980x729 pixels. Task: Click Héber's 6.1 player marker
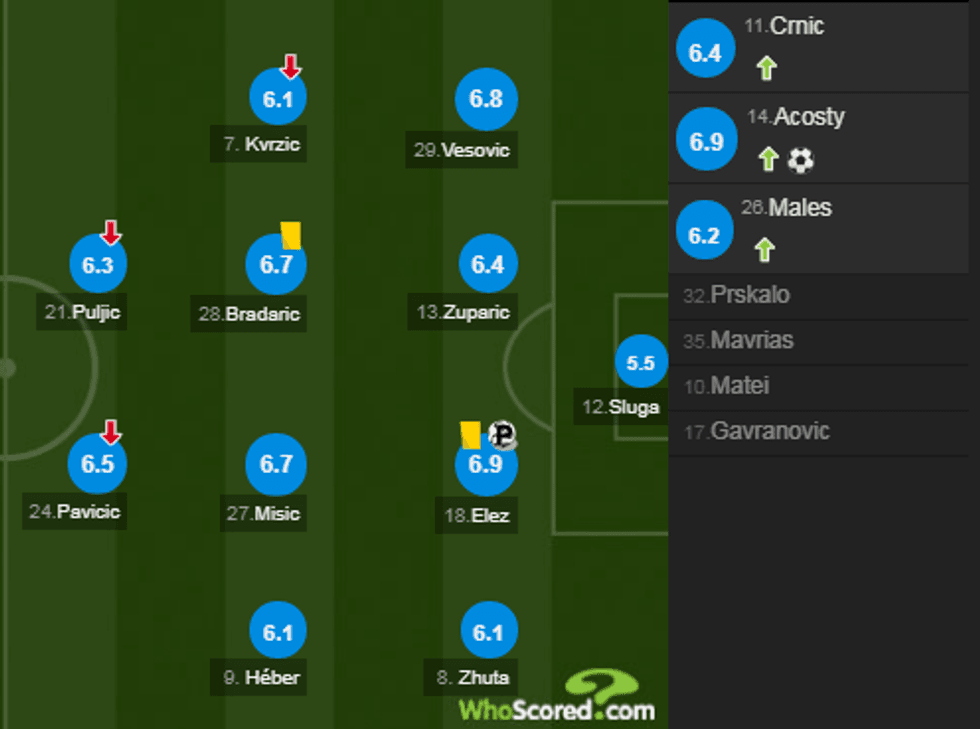tap(277, 632)
